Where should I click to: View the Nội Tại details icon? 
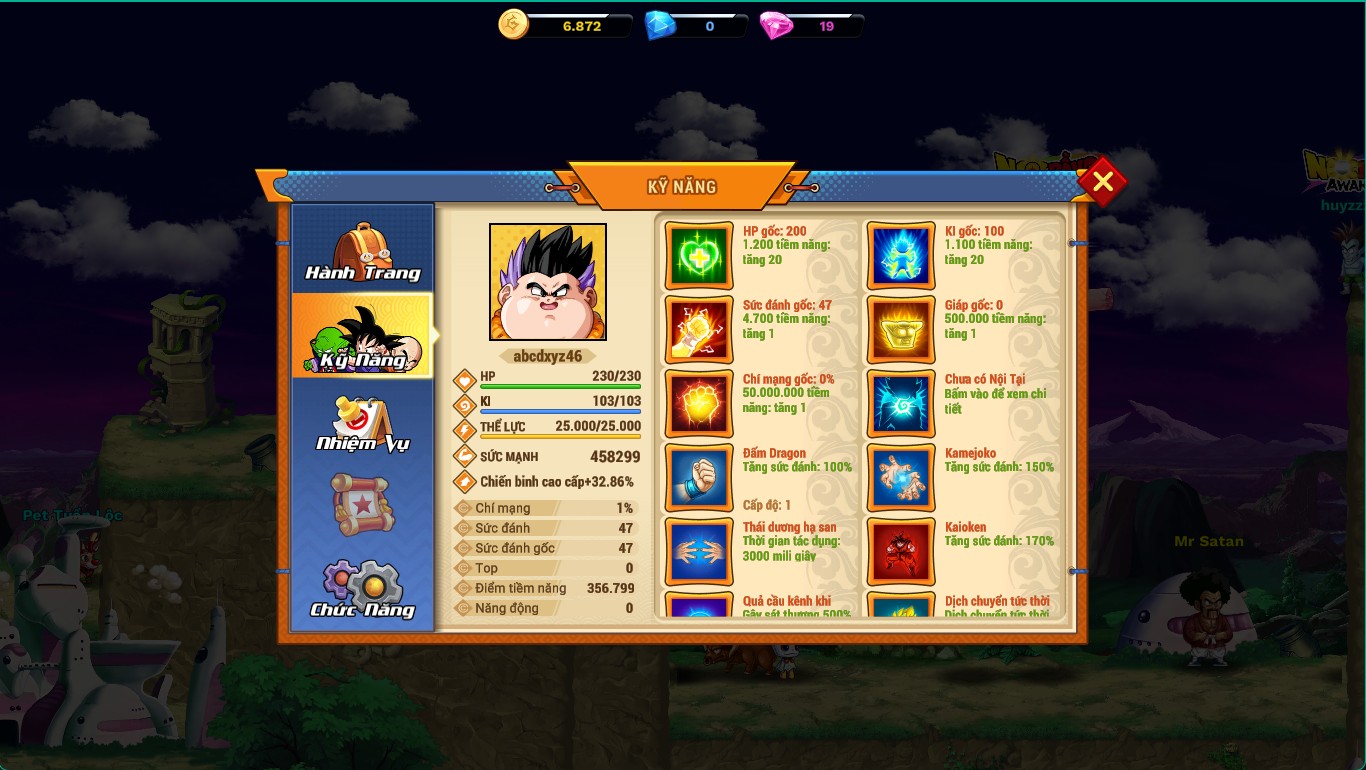[901, 404]
